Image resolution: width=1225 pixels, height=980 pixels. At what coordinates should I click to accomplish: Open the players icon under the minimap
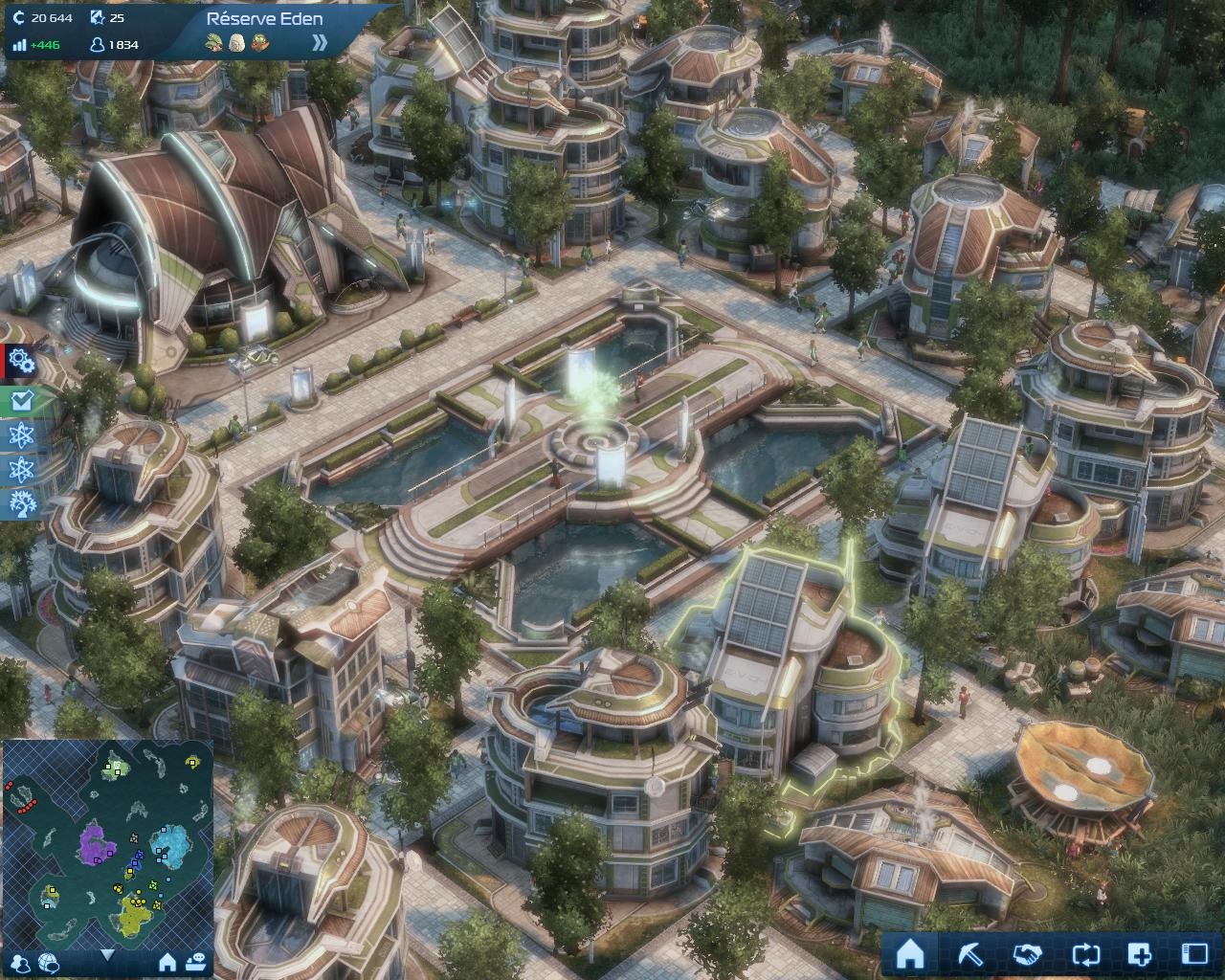(22, 962)
